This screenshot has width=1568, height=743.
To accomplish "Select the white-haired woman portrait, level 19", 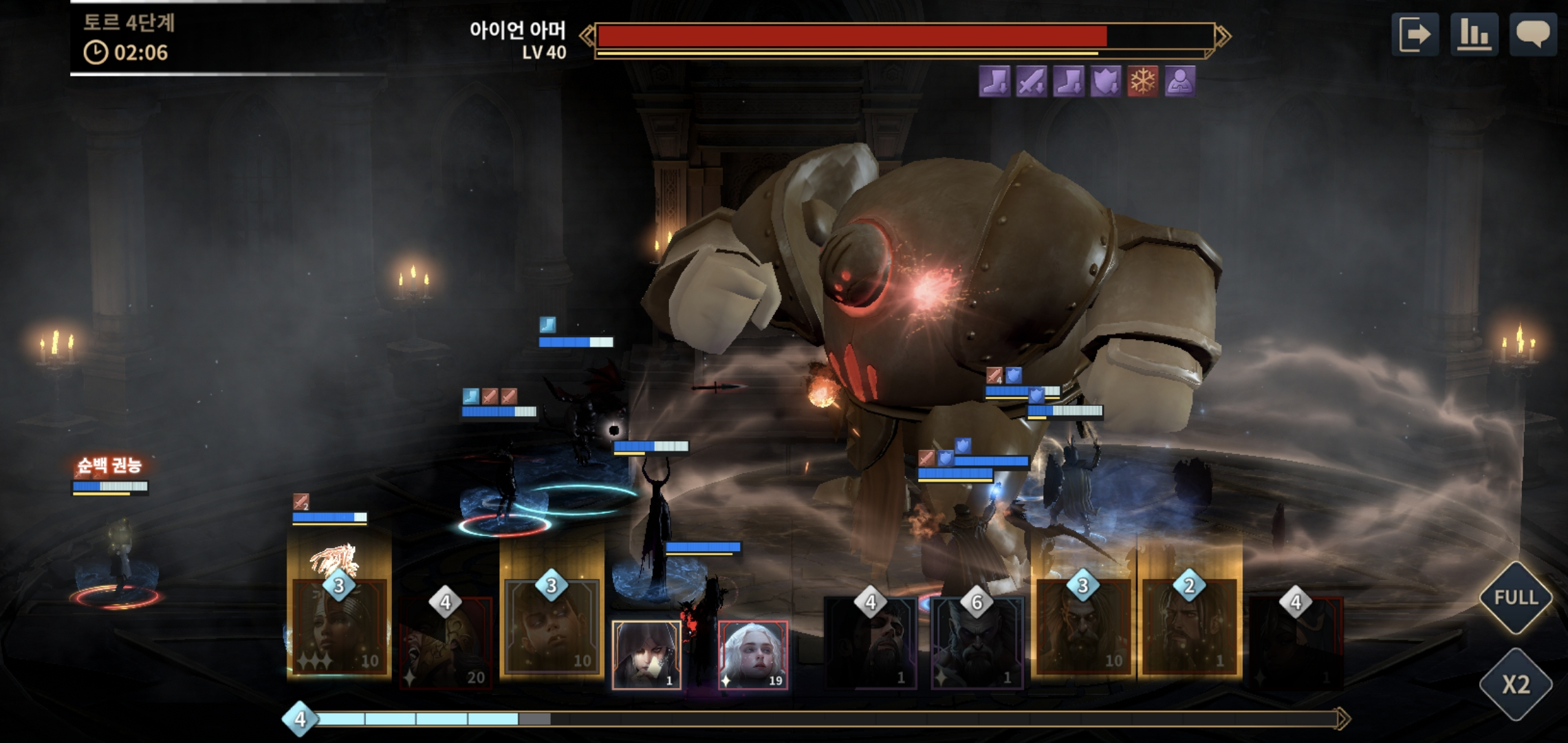I will coord(753,655).
